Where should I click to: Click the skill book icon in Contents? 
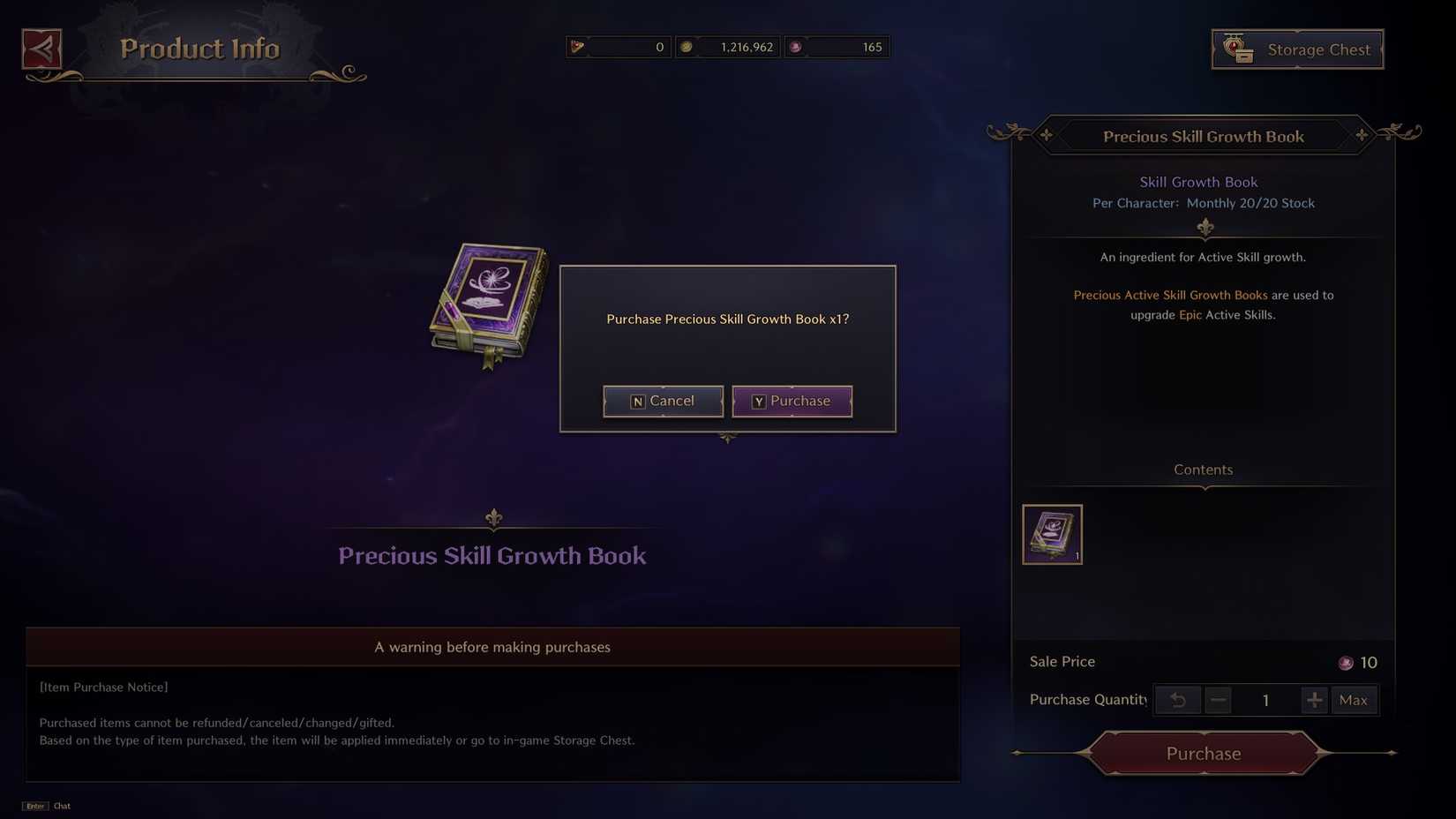(x=1052, y=534)
